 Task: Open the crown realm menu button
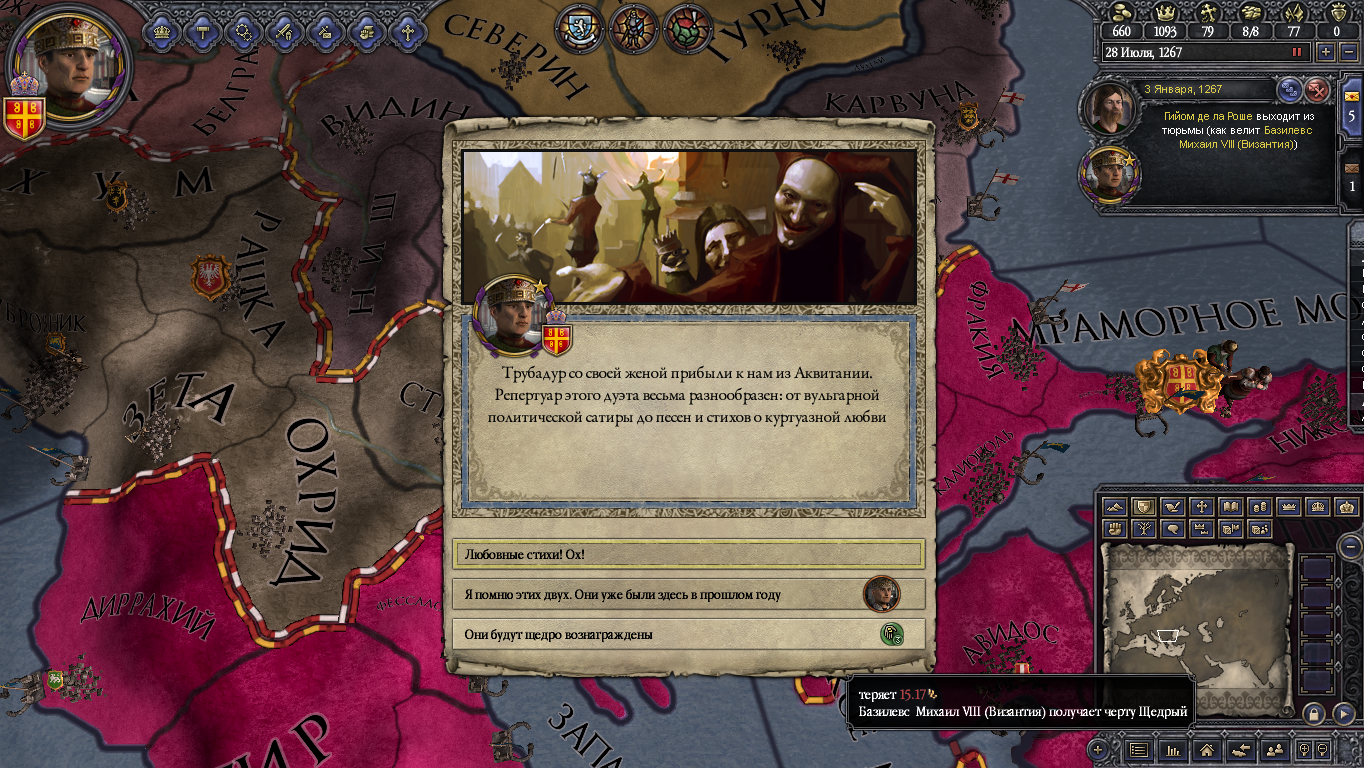(161, 30)
